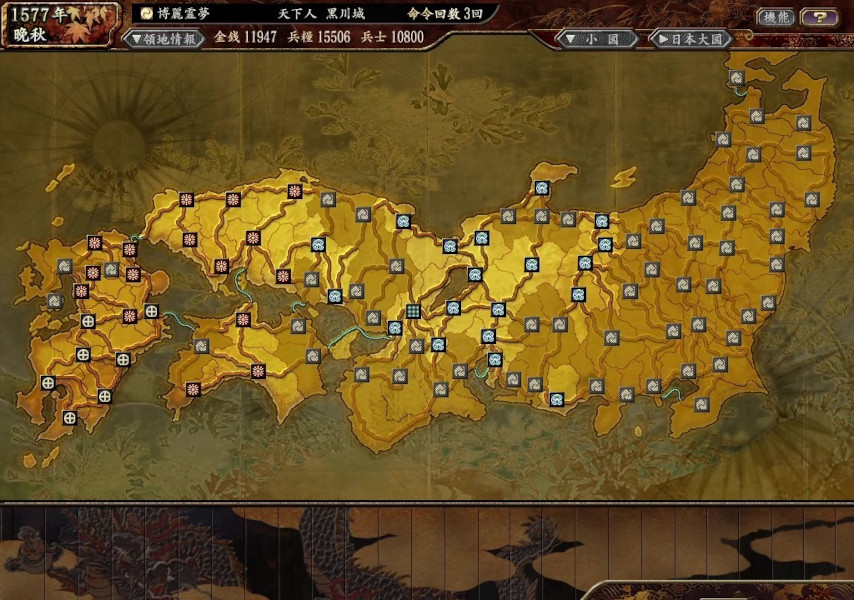
Task: Select the southernmost cross-crest castle in Kyushu
Action: pyautogui.click(x=69, y=417)
